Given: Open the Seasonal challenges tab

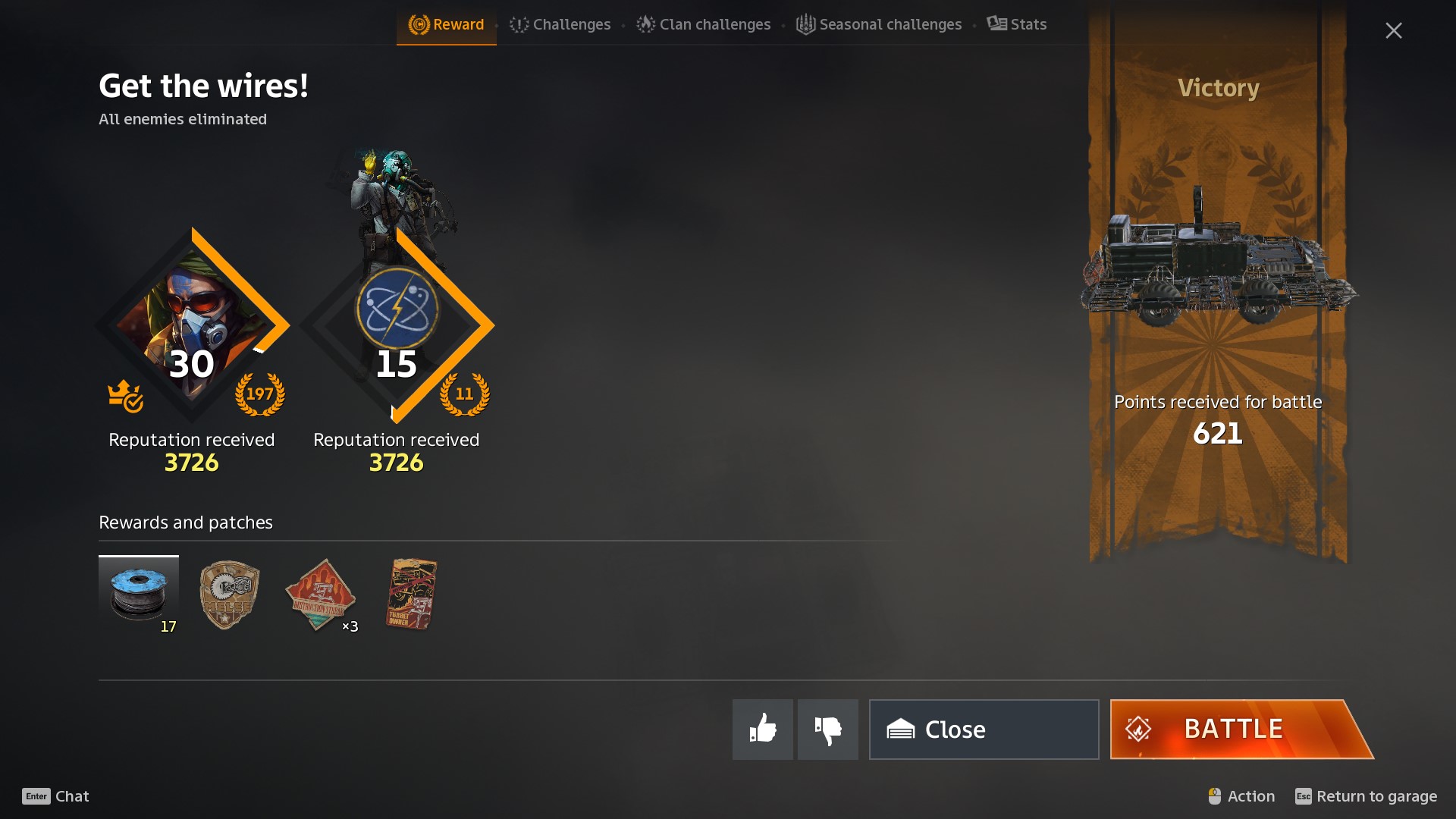Looking at the screenshot, I should coord(879,24).
